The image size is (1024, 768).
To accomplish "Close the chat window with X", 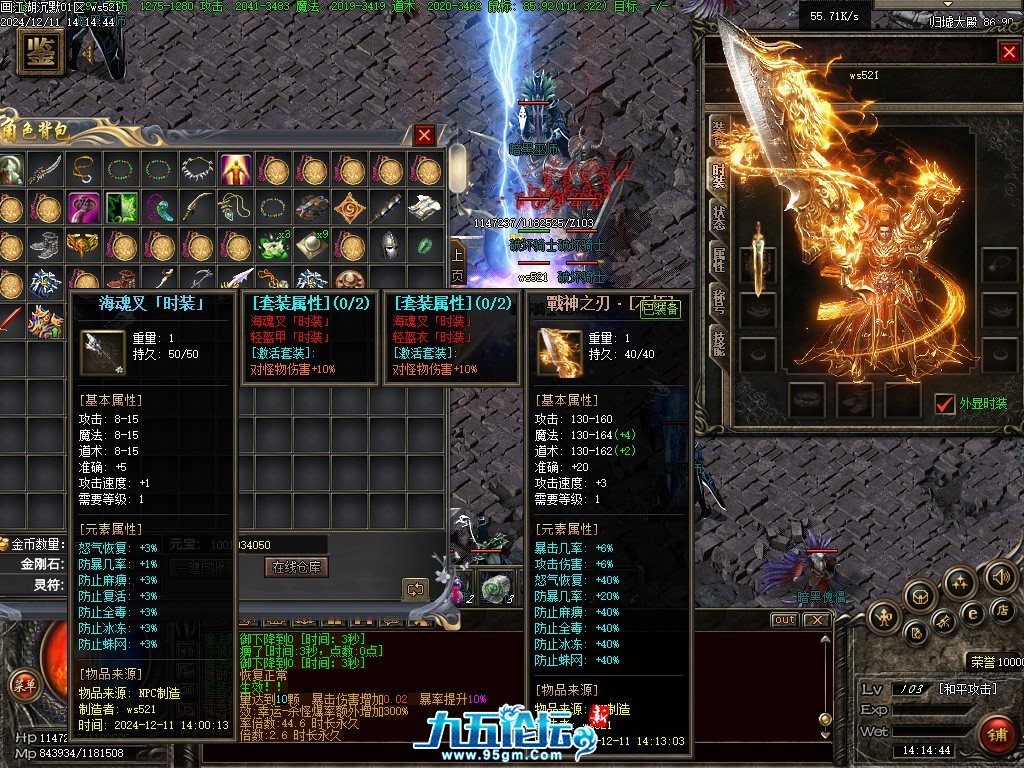I will pyautogui.click(x=816, y=620).
